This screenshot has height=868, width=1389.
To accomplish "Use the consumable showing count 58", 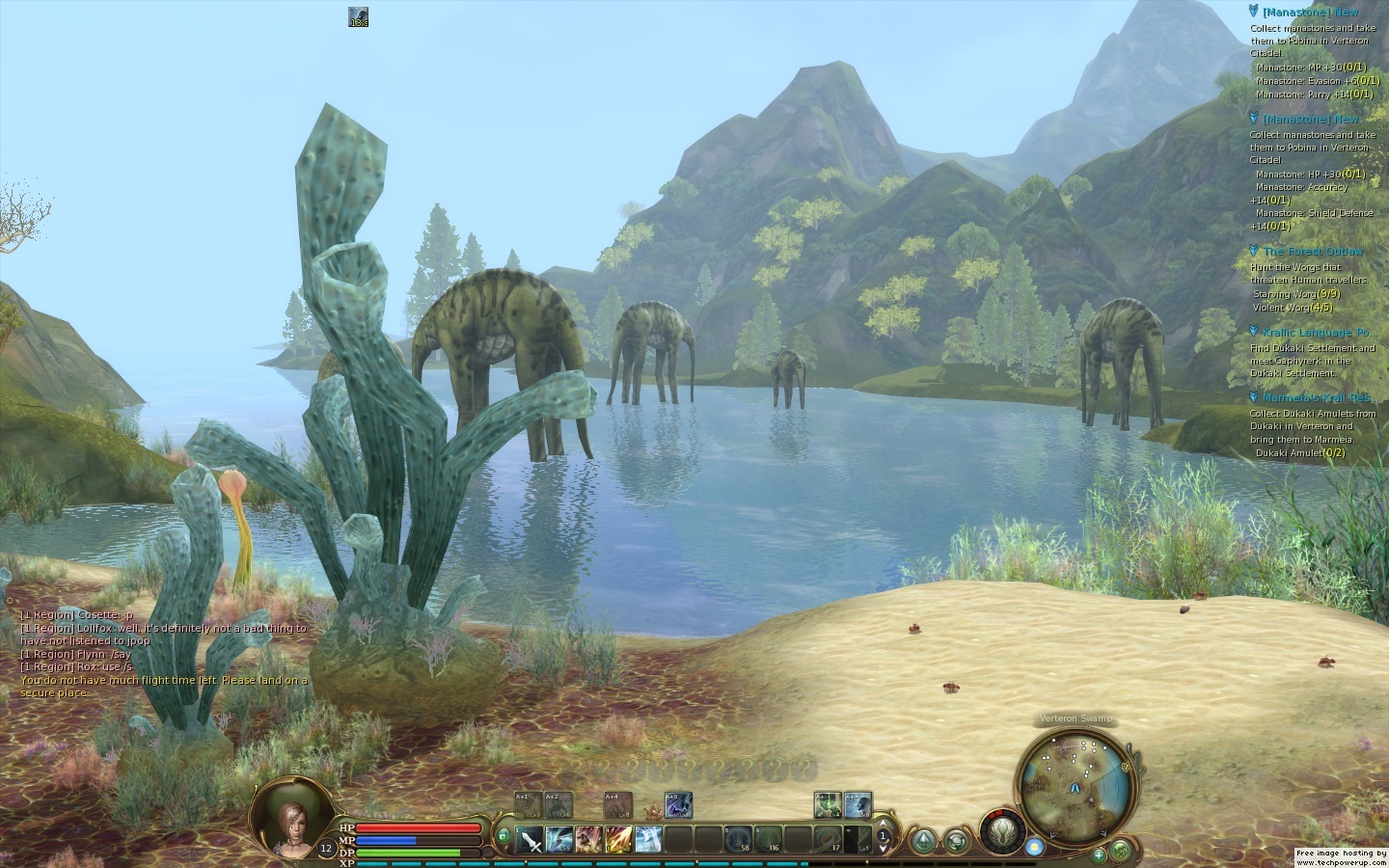I will click(738, 839).
